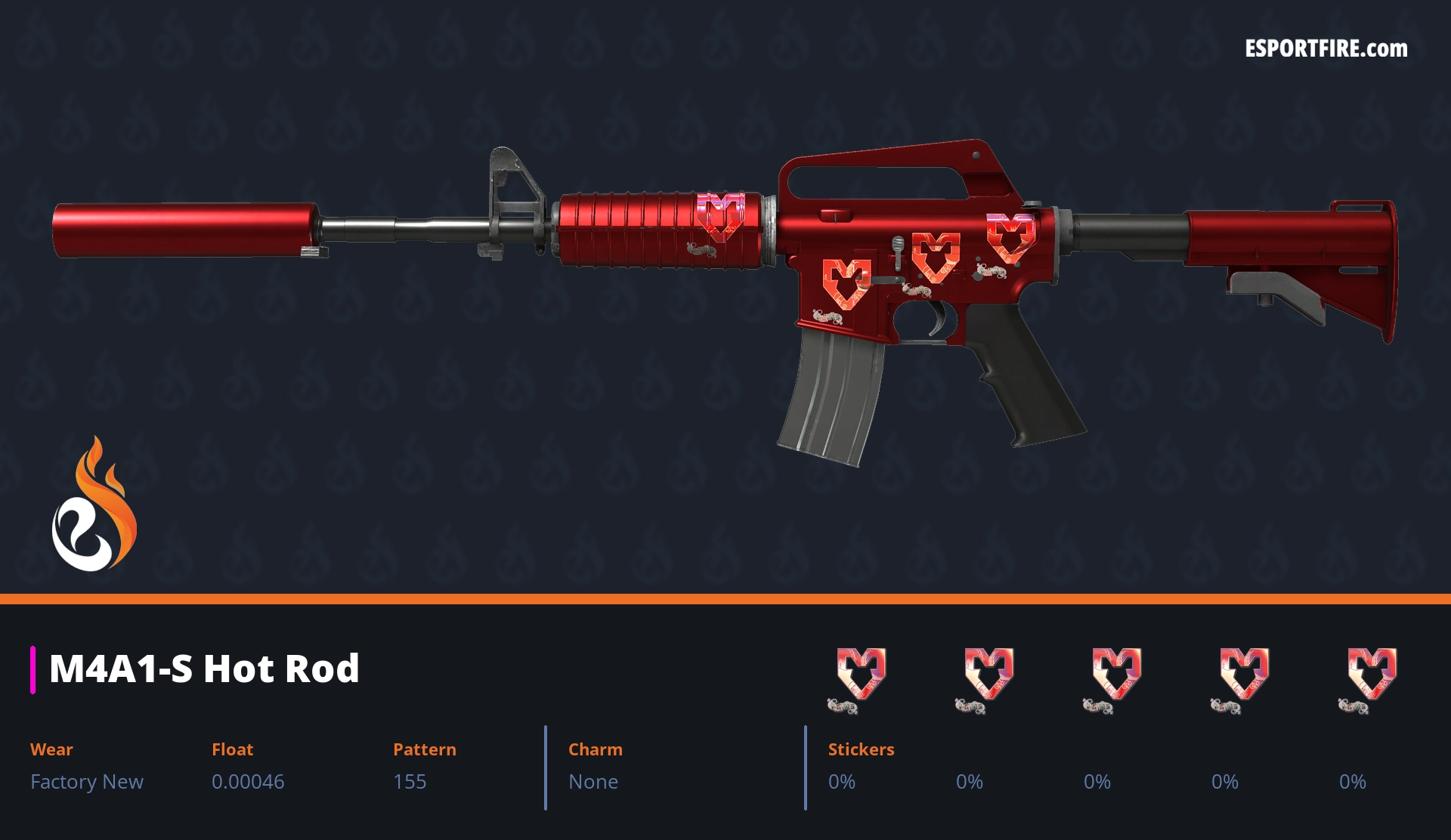Click the Esportfire flame logo
This screenshot has height=840, width=1451.
pyautogui.click(x=94, y=505)
